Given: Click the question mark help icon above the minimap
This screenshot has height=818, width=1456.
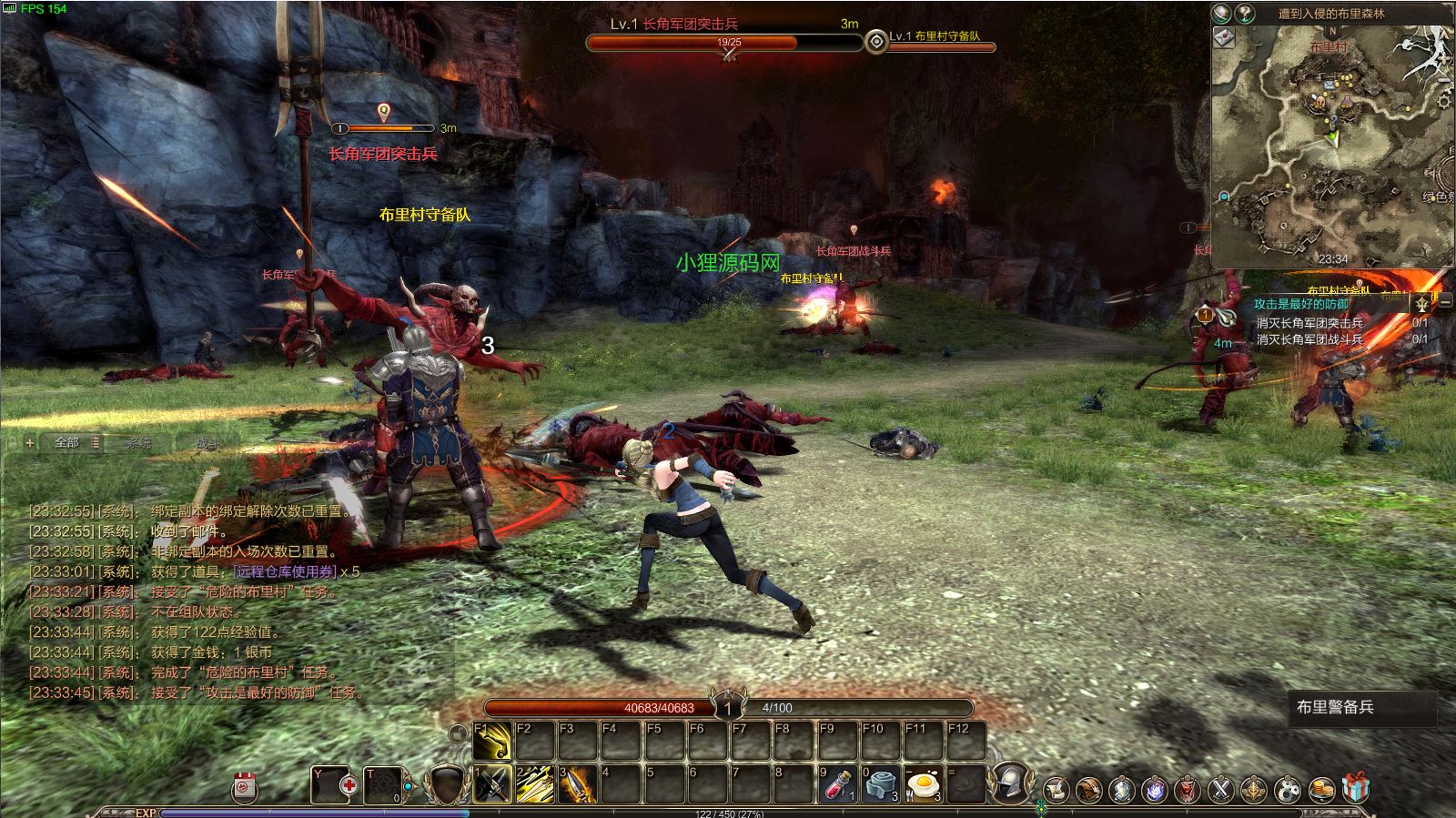Looking at the screenshot, I should coord(1246,13).
